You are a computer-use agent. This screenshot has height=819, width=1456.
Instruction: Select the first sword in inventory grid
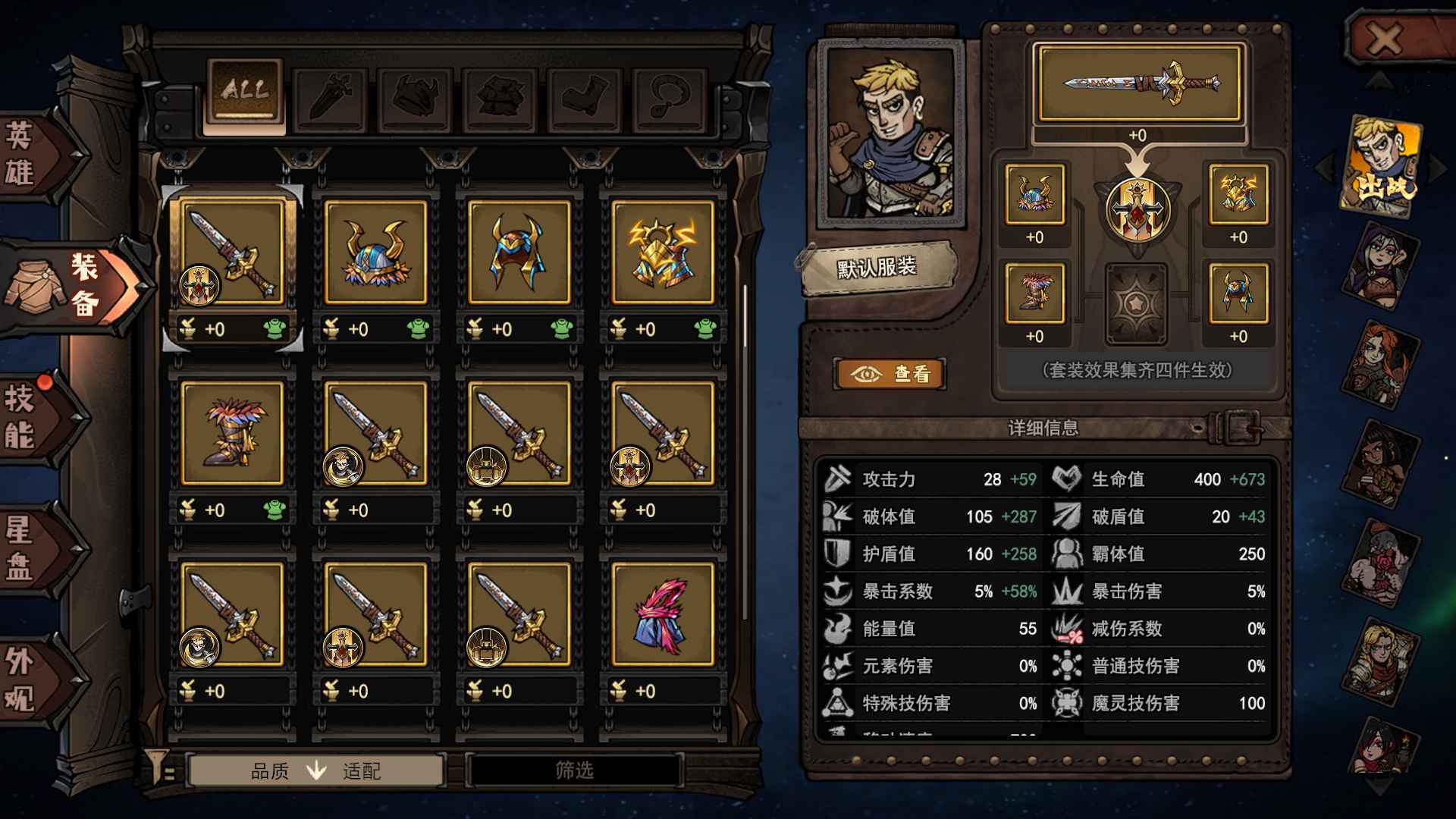pyautogui.click(x=232, y=254)
